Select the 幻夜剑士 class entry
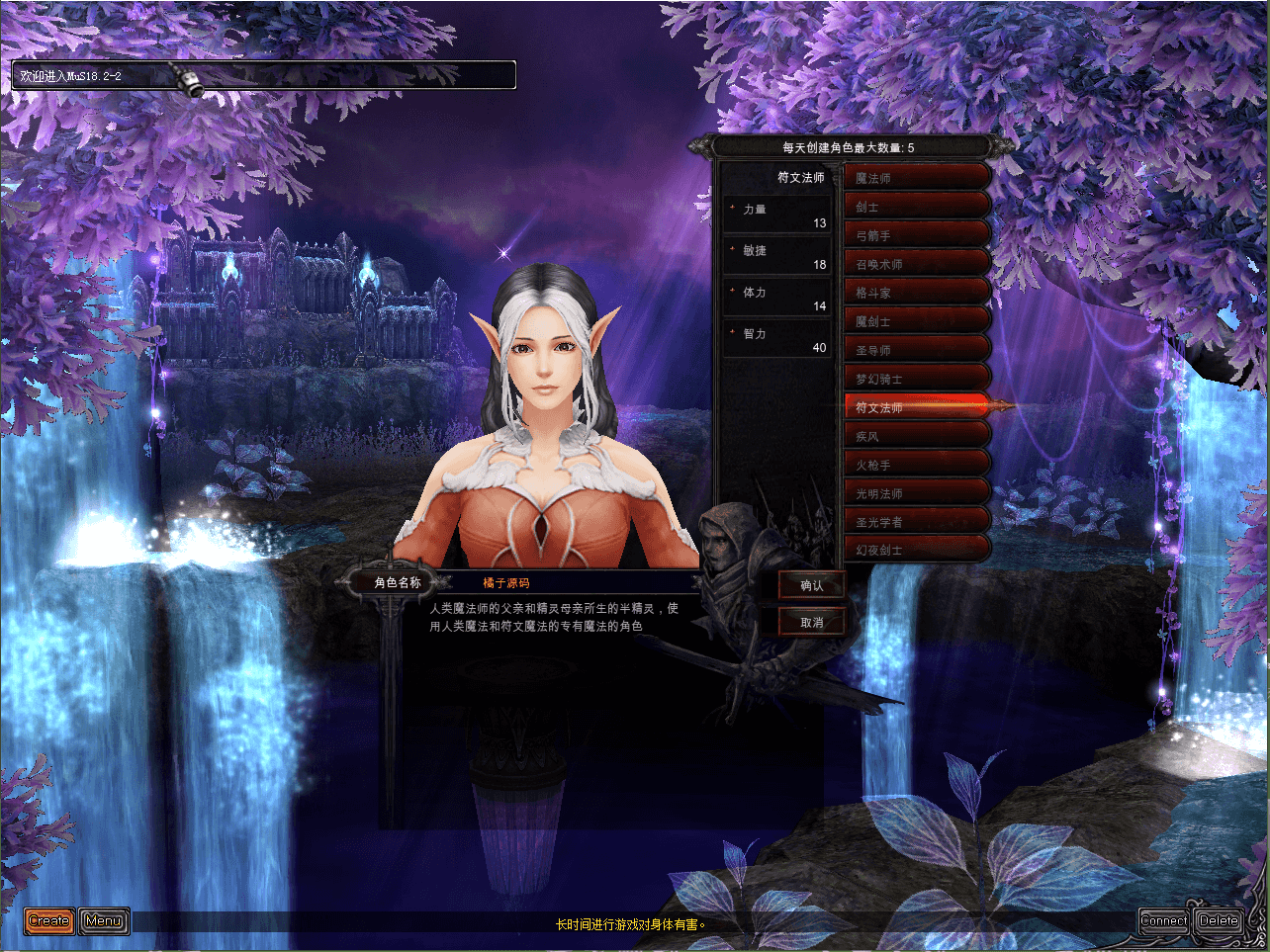The image size is (1270, 952). pyautogui.click(x=916, y=550)
